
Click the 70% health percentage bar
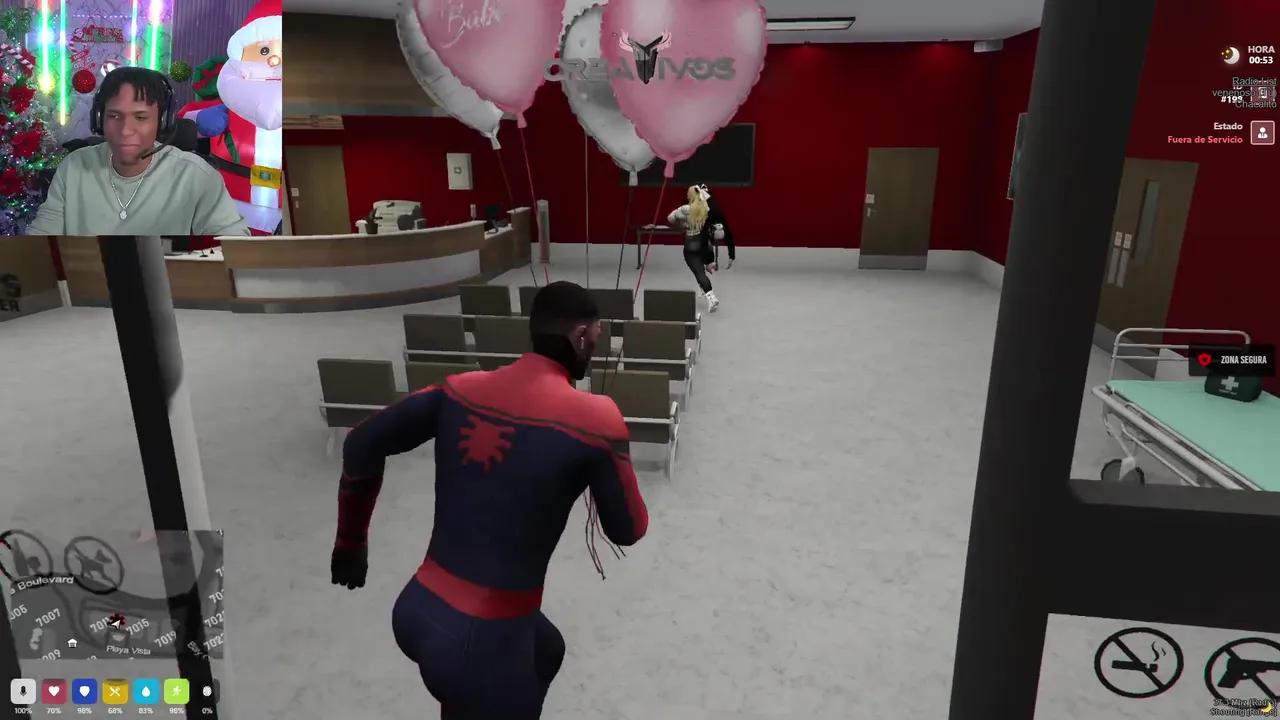[54, 709]
